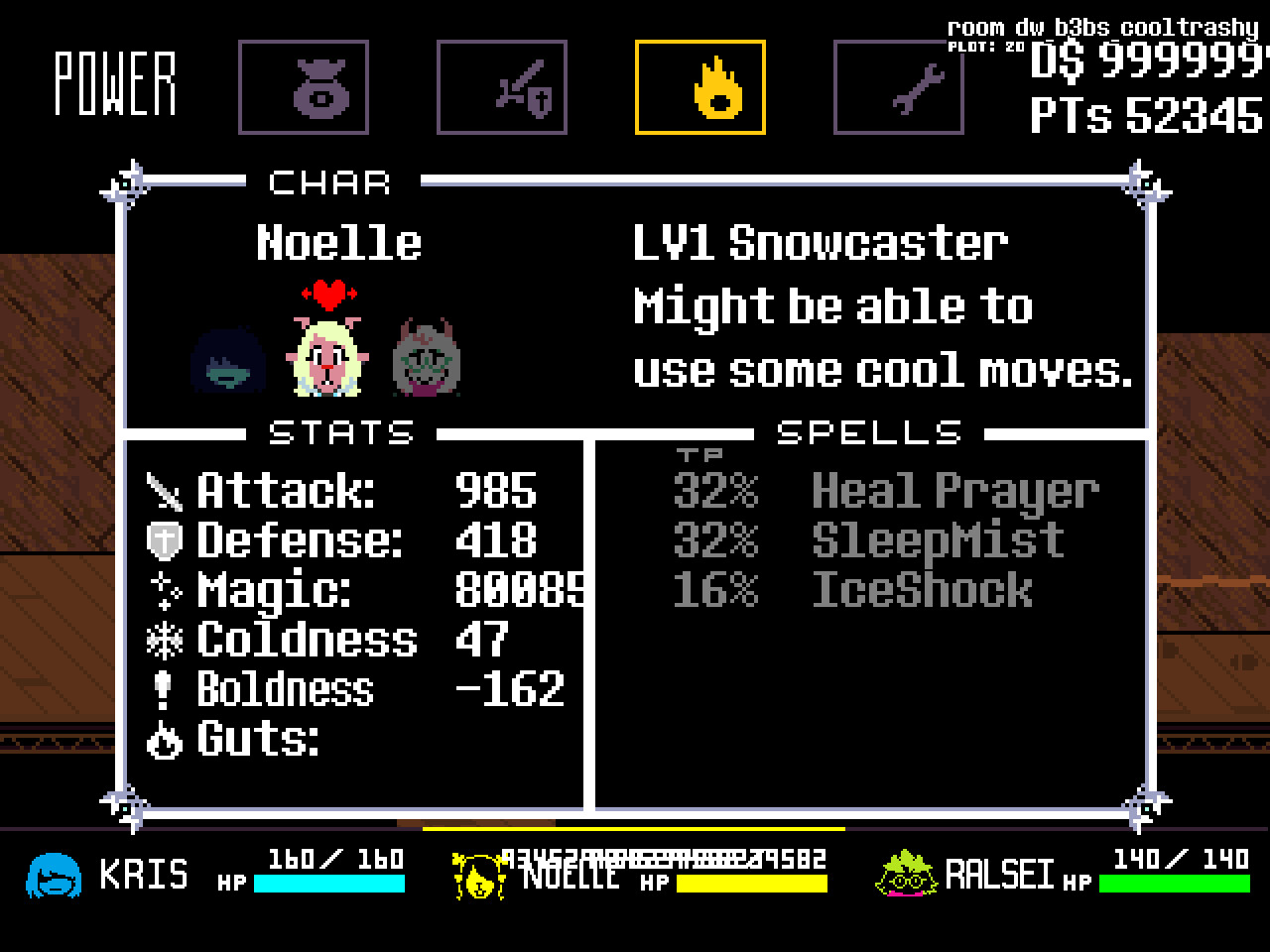Click Ralsei's icon in the party bar
1270x952 pixels.
tap(905, 877)
